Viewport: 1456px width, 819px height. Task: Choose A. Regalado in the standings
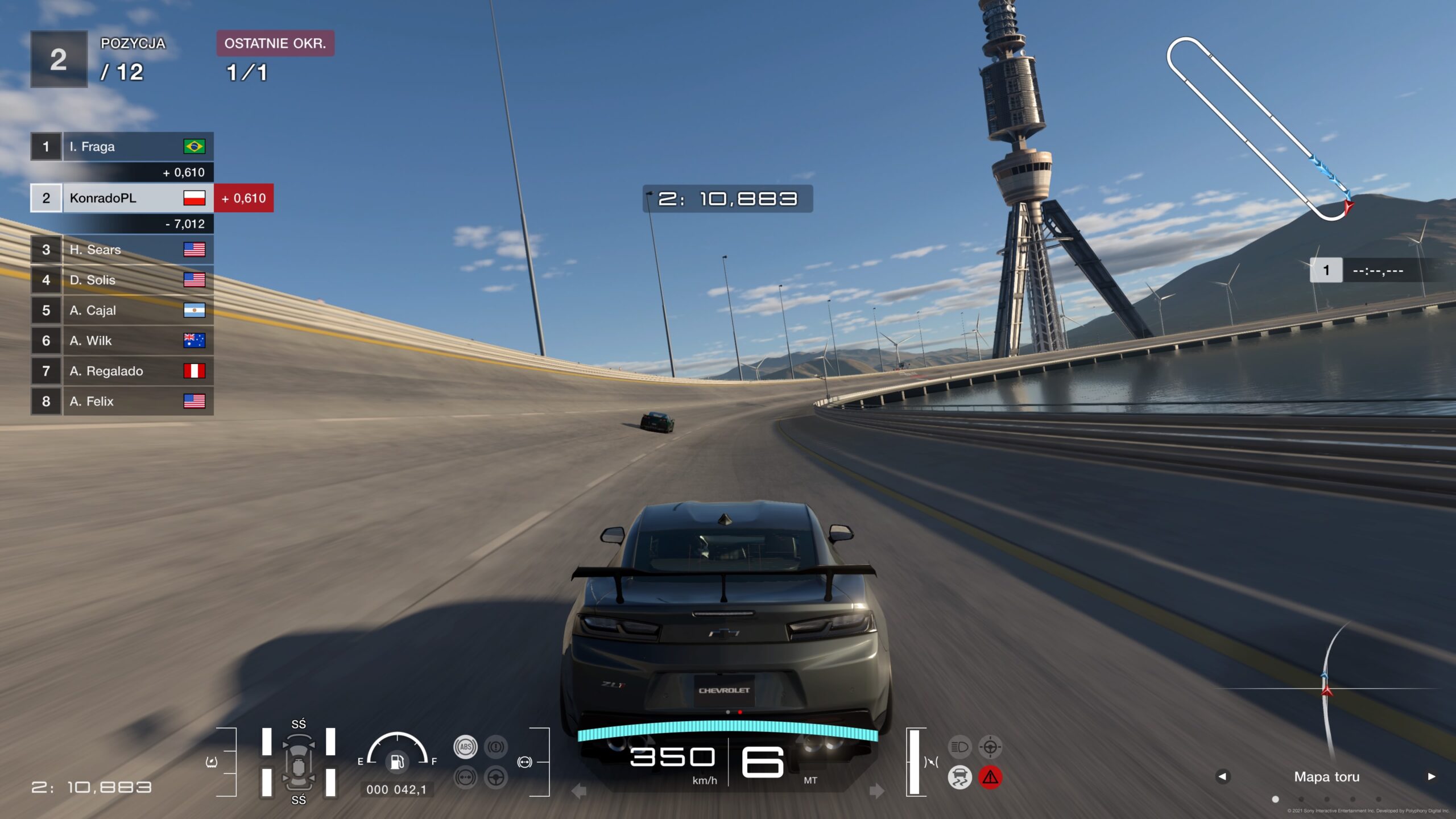pyautogui.click(x=122, y=371)
